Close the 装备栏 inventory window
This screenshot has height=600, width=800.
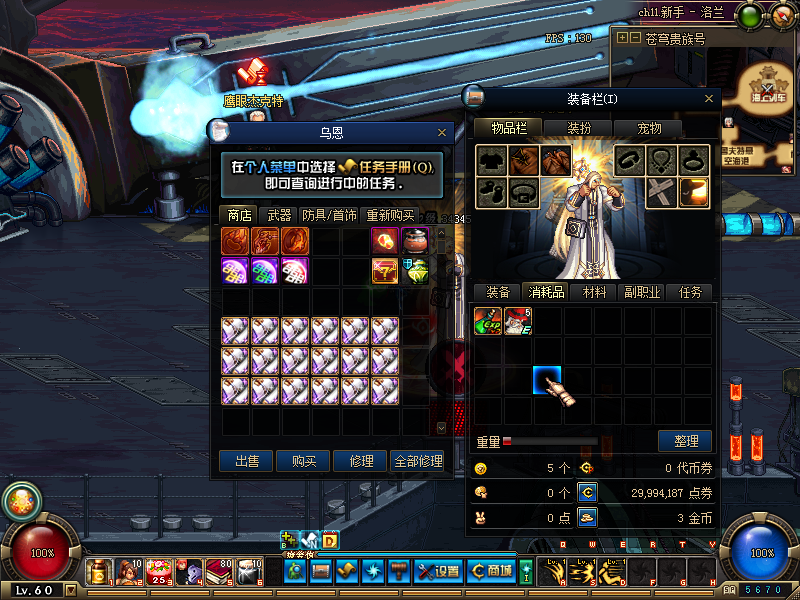(x=709, y=99)
